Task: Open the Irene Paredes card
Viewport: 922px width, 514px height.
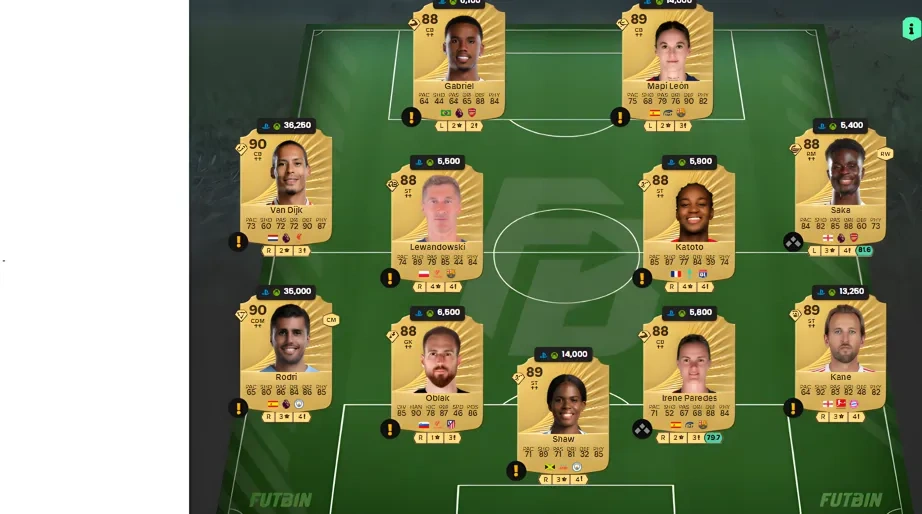Action: click(x=689, y=372)
